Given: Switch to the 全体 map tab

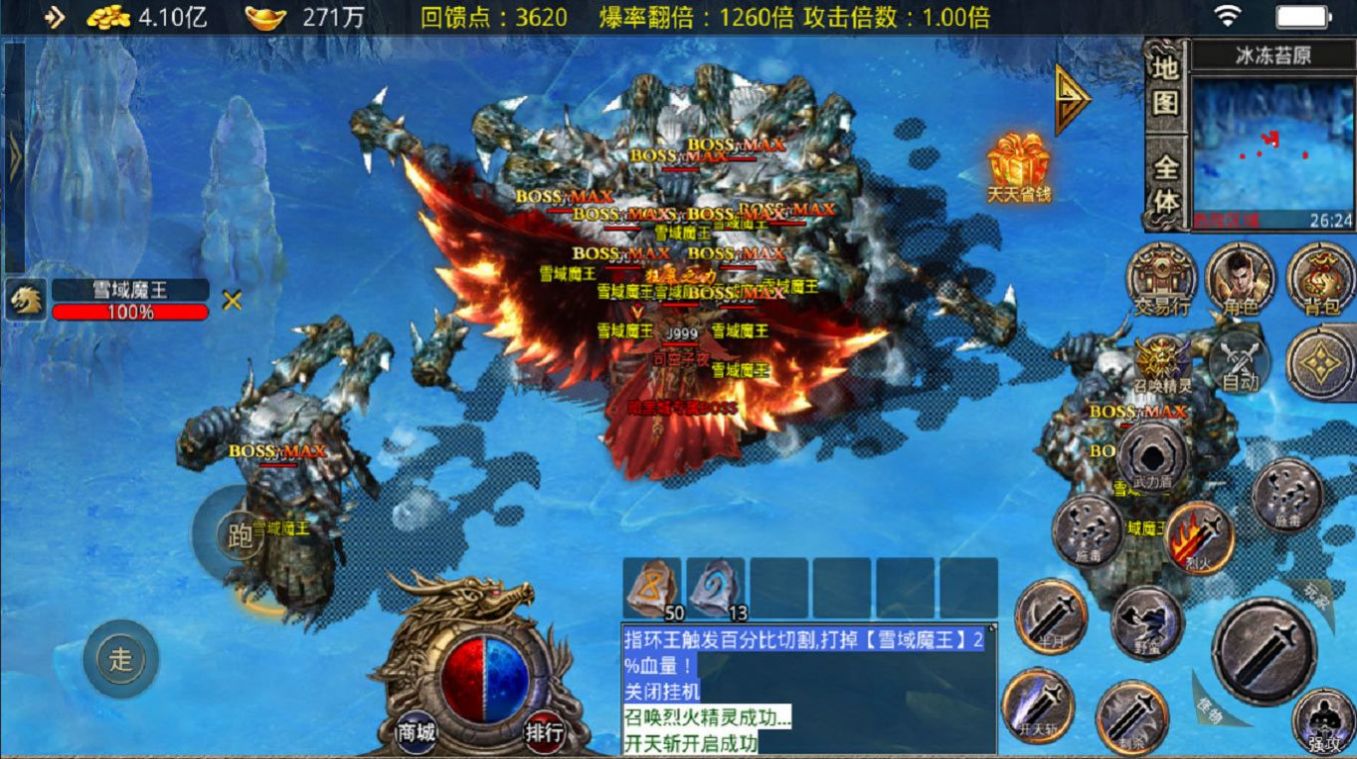Looking at the screenshot, I should (x=1165, y=178).
